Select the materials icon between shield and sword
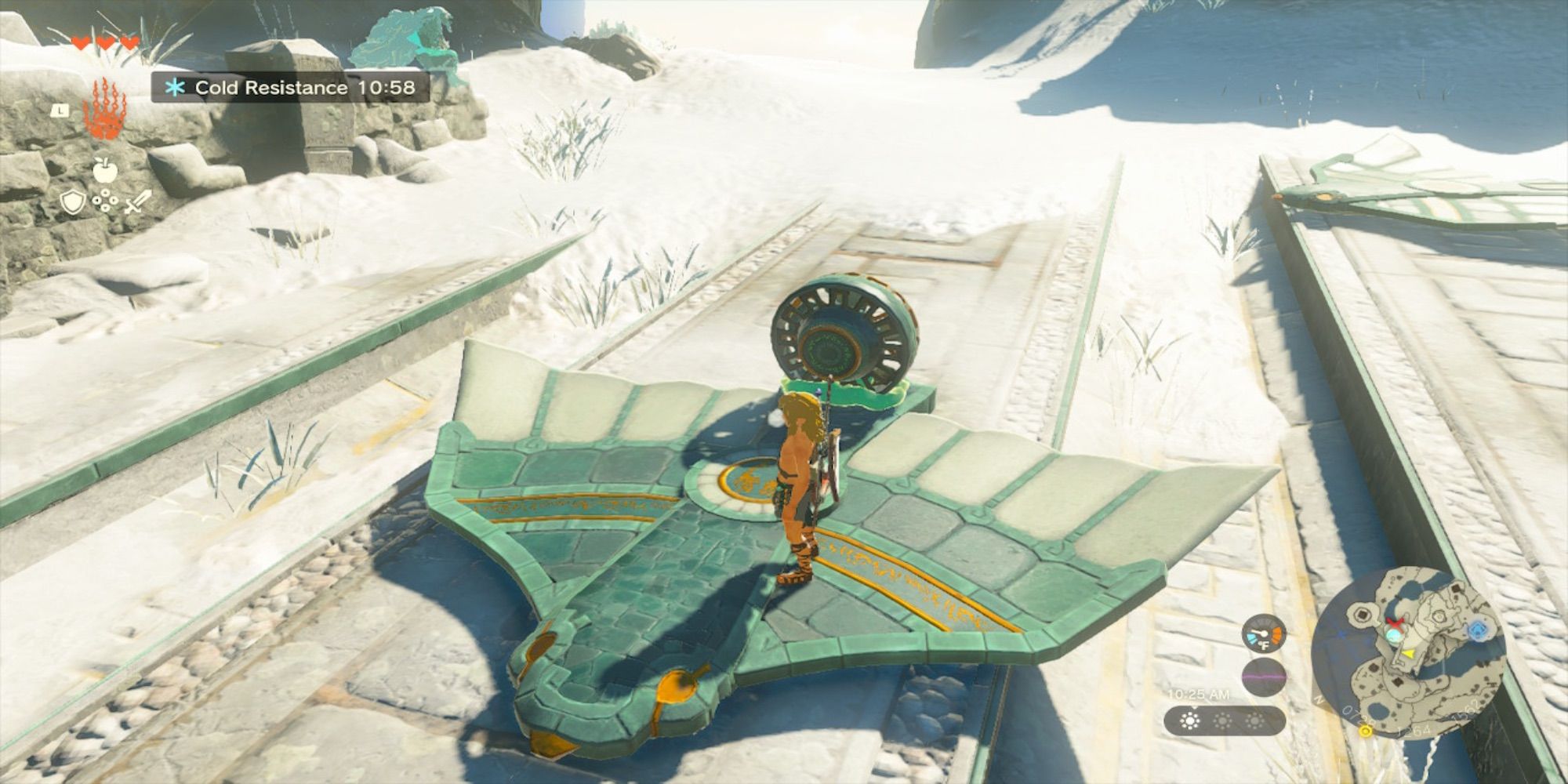The image size is (1568, 784). [x=105, y=202]
